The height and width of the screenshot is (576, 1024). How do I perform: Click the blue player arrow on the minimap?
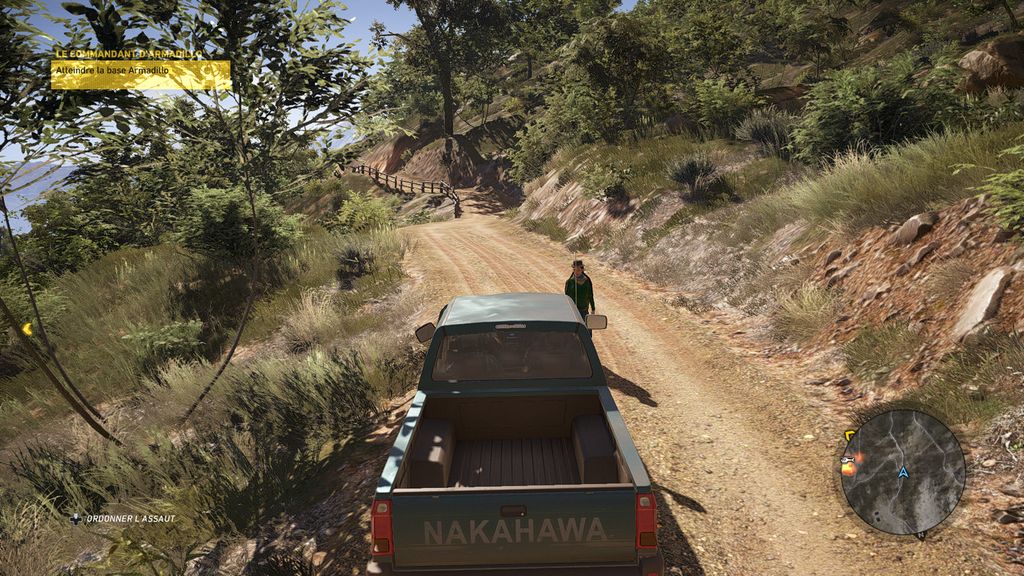click(903, 471)
